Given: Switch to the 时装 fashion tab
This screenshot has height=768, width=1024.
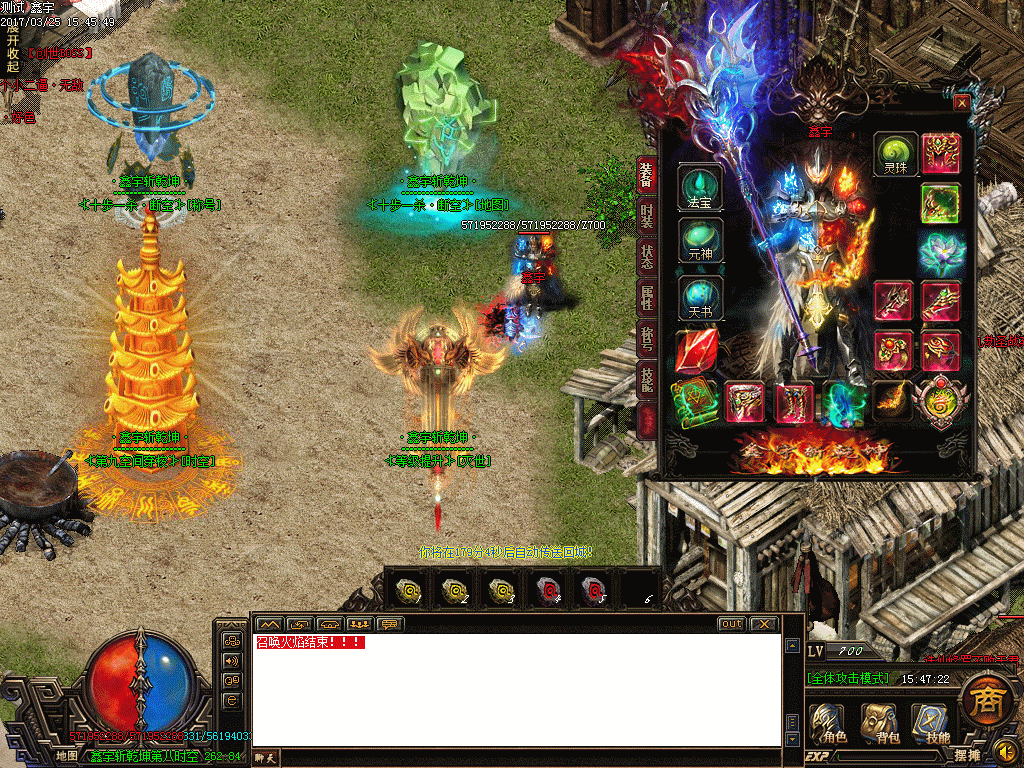Looking at the screenshot, I should [648, 215].
